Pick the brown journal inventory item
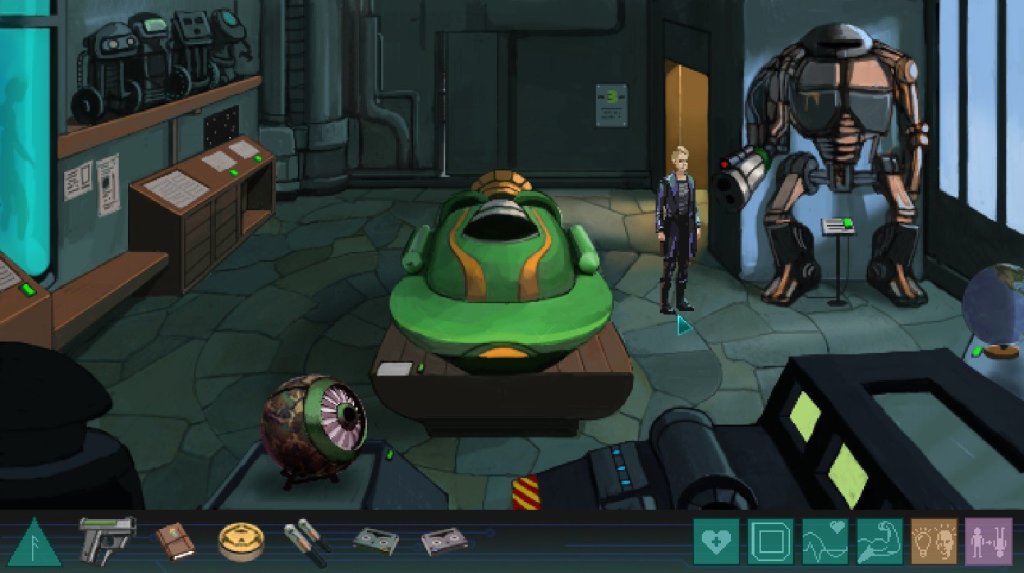 tap(175, 541)
